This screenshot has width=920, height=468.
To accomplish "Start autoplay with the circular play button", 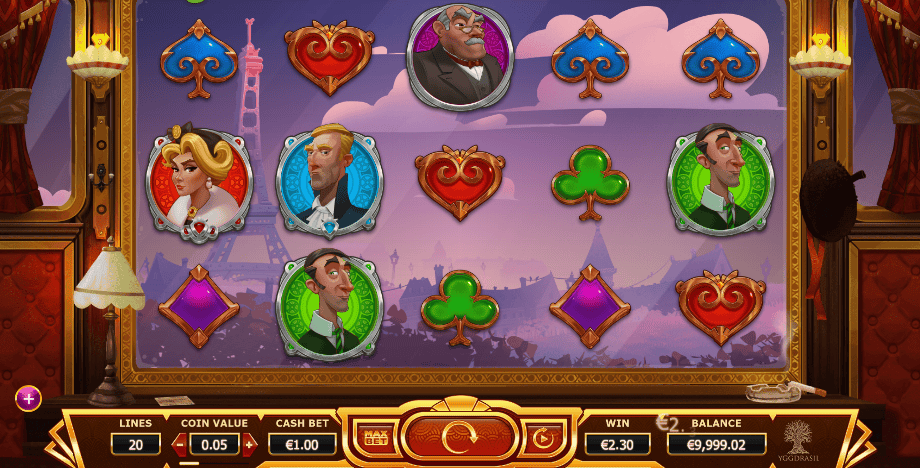I will click(543, 437).
